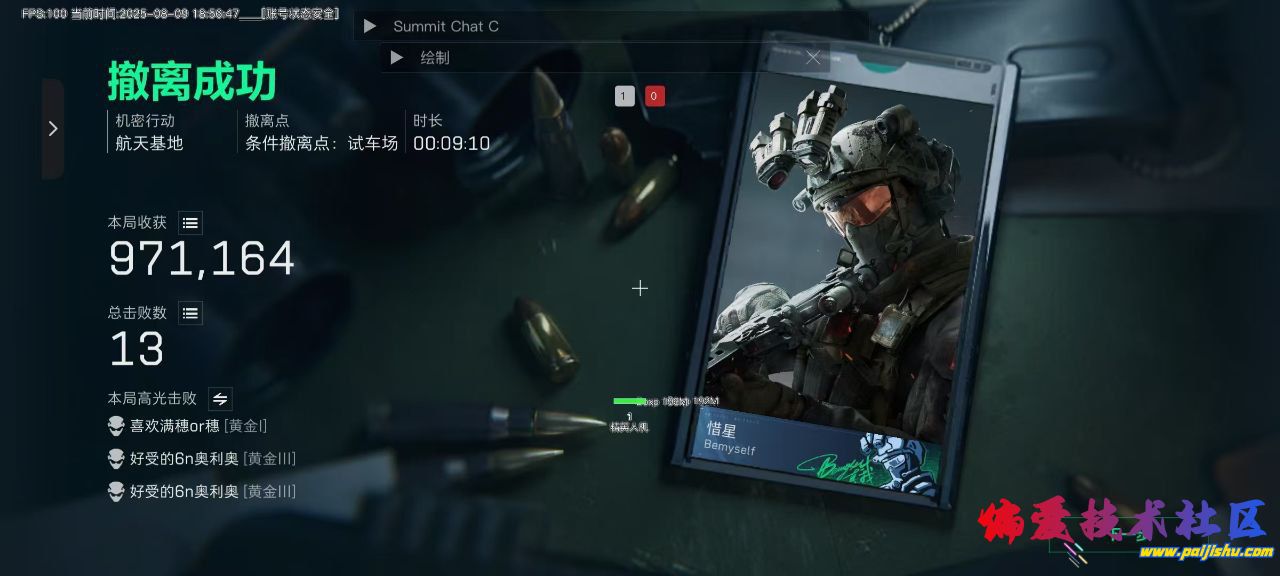Select the grey number 1 box
1280x576 pixels.
coord(625,96)
